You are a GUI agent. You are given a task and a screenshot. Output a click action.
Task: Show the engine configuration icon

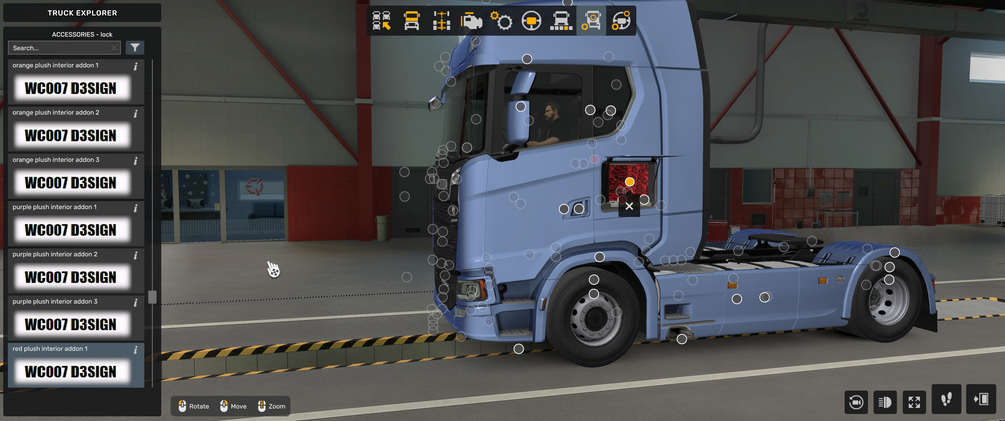[471, 20]
